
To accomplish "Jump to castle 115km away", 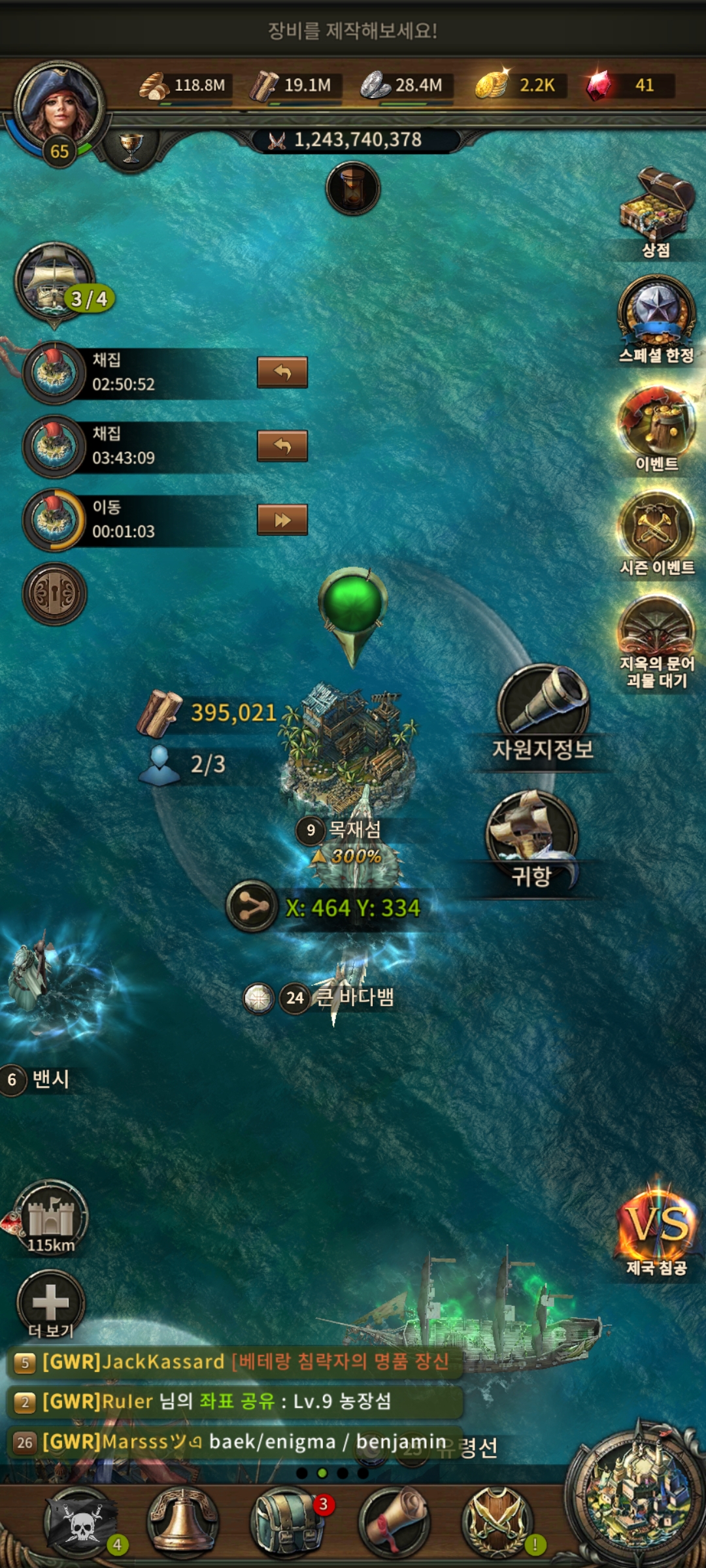I will (51, 1217).
